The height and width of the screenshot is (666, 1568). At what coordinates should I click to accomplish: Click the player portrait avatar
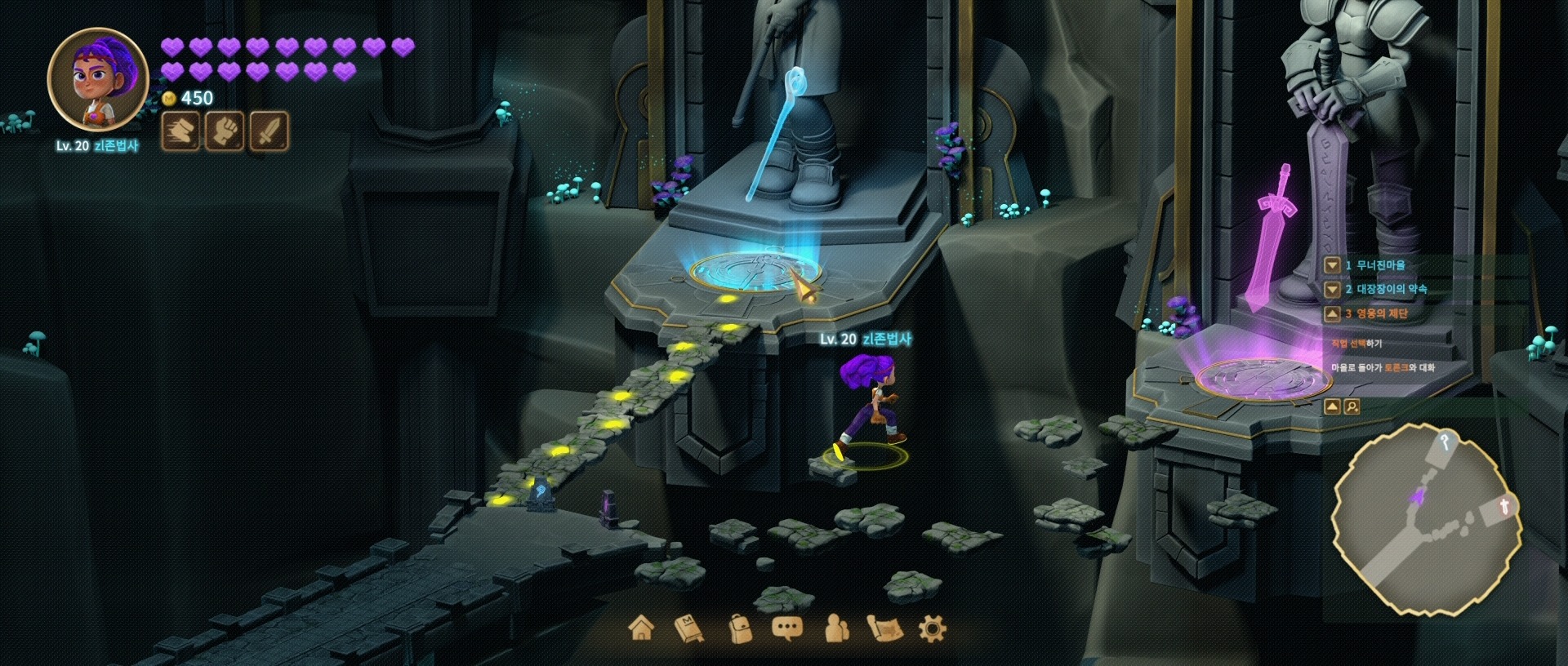[x=98, y=79]
